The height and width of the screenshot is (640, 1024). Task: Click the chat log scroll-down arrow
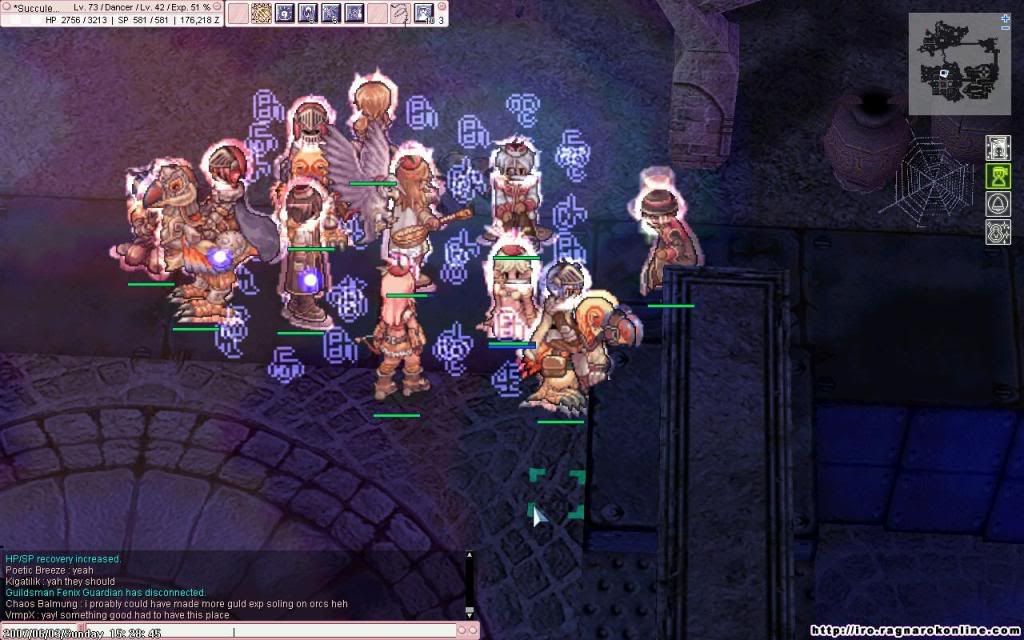(469, 611)
